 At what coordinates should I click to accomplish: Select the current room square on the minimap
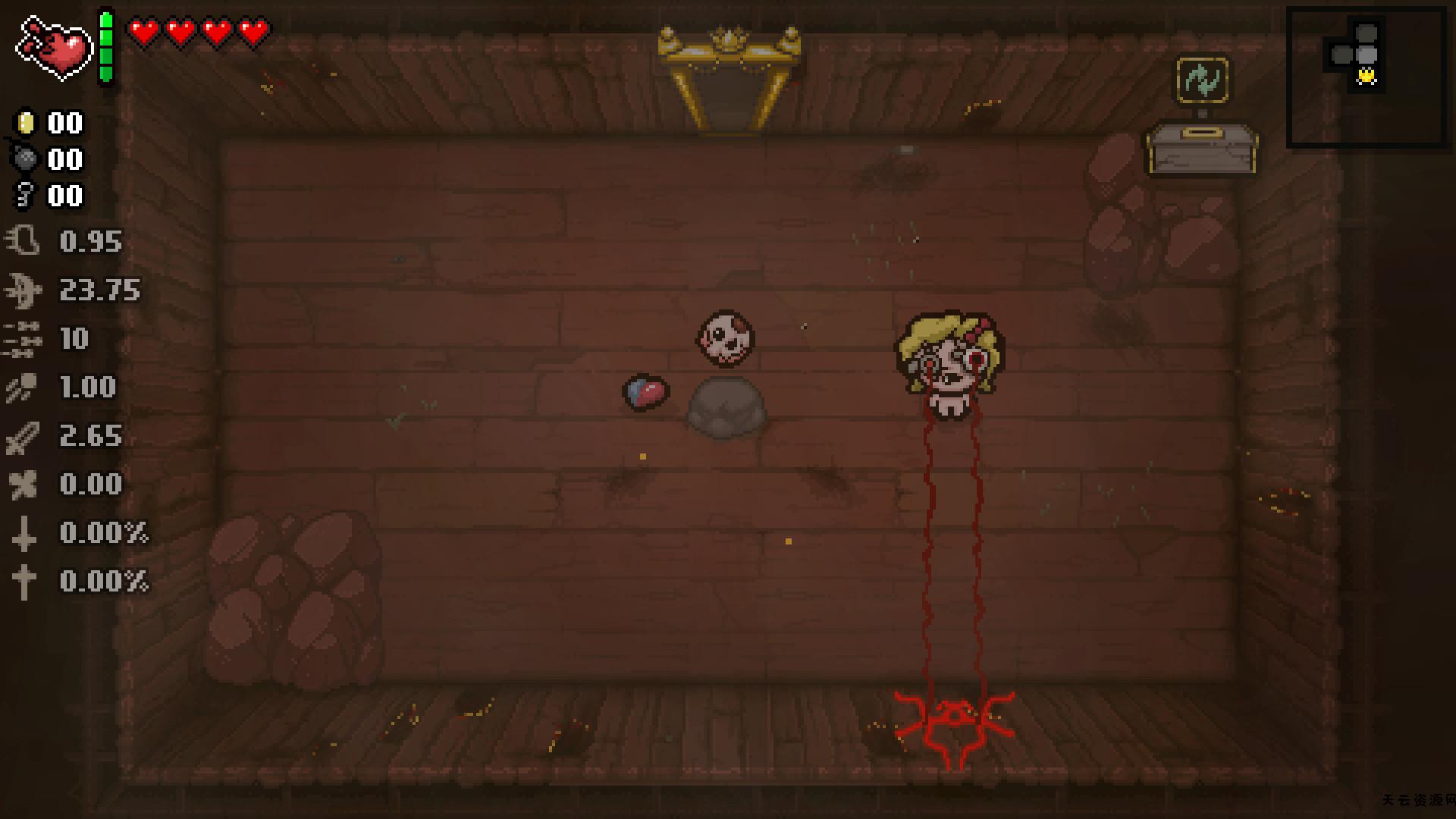1367,53
